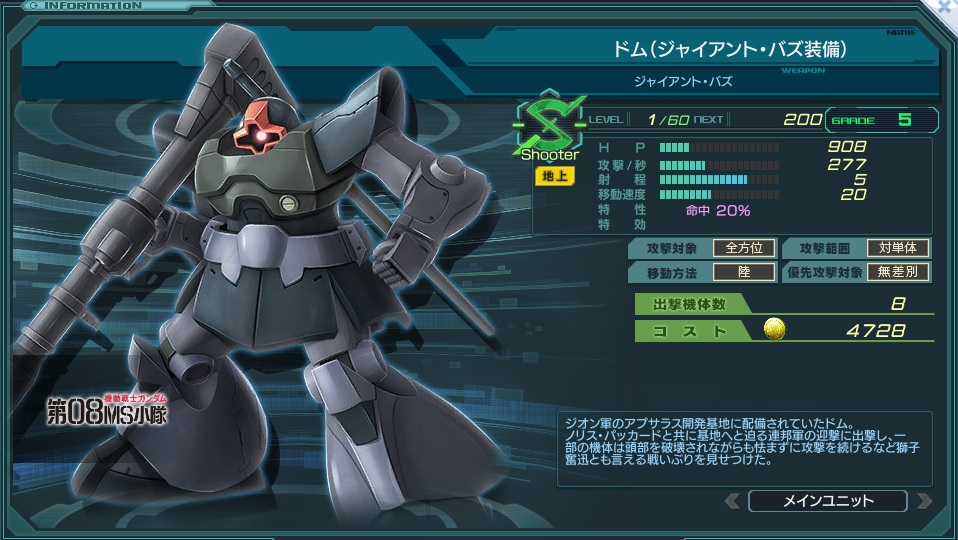Go to next unit with the right arrow
This screenshot has width=958, height=540.
pos(922,501)
